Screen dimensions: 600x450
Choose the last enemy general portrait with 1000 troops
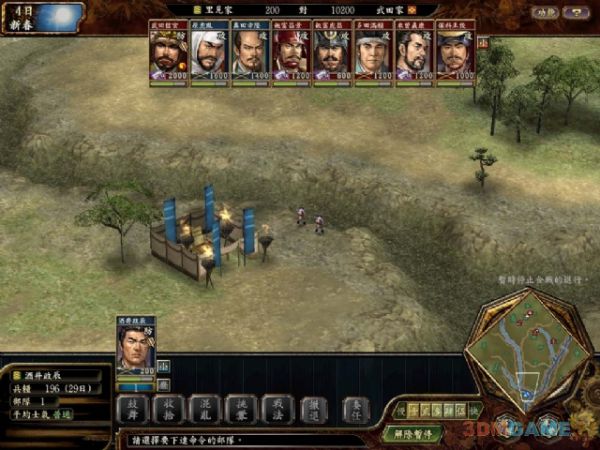click(455, 52)
